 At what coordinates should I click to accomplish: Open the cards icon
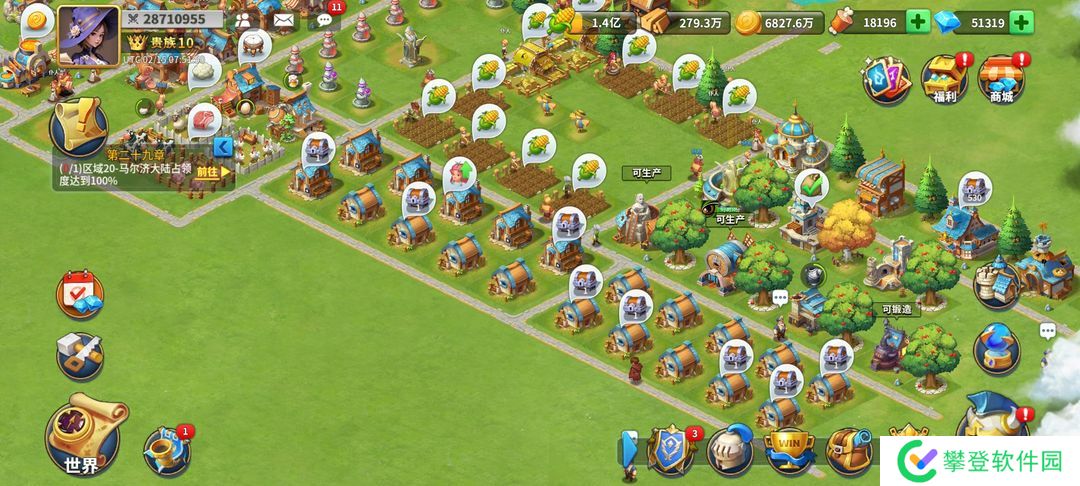click(888, 77)
